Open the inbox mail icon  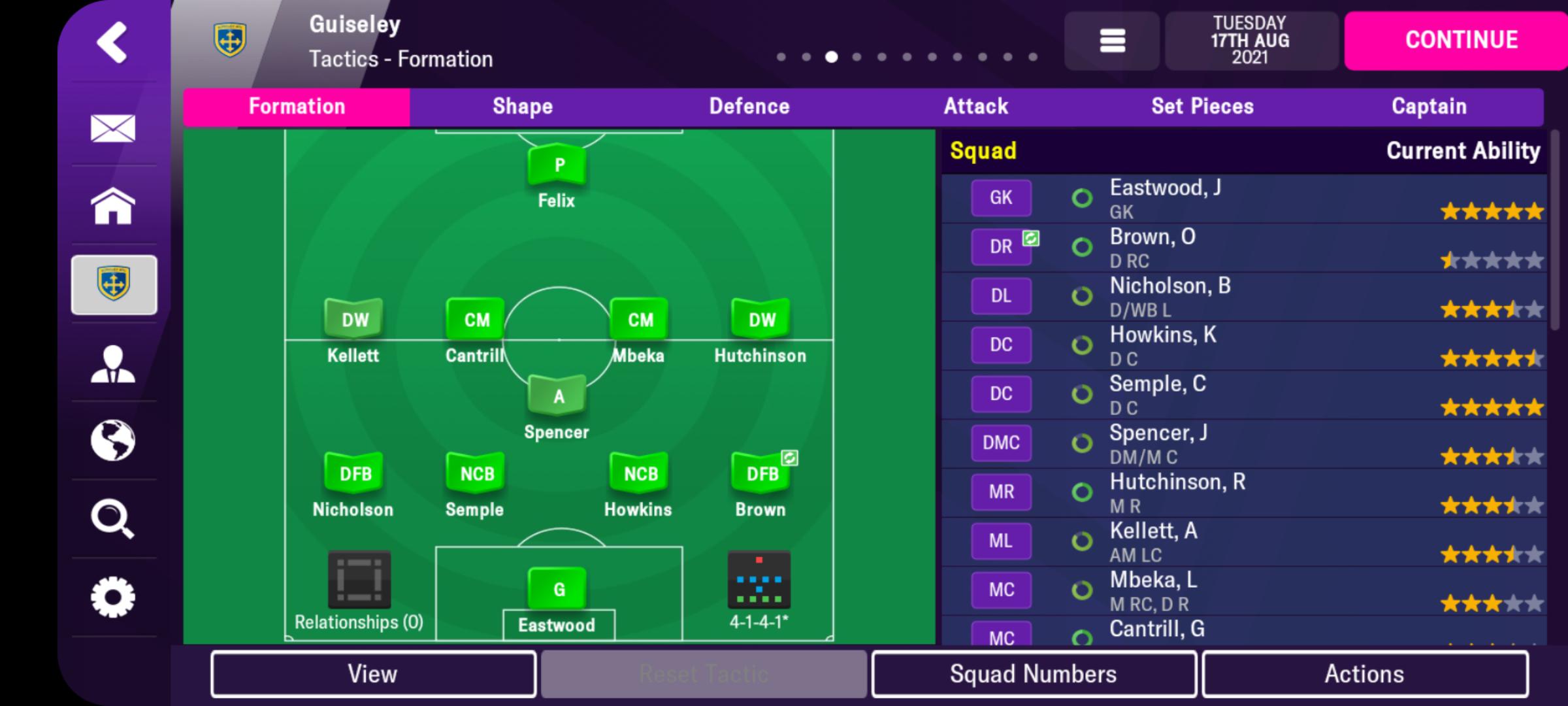(x=113, y=129)
